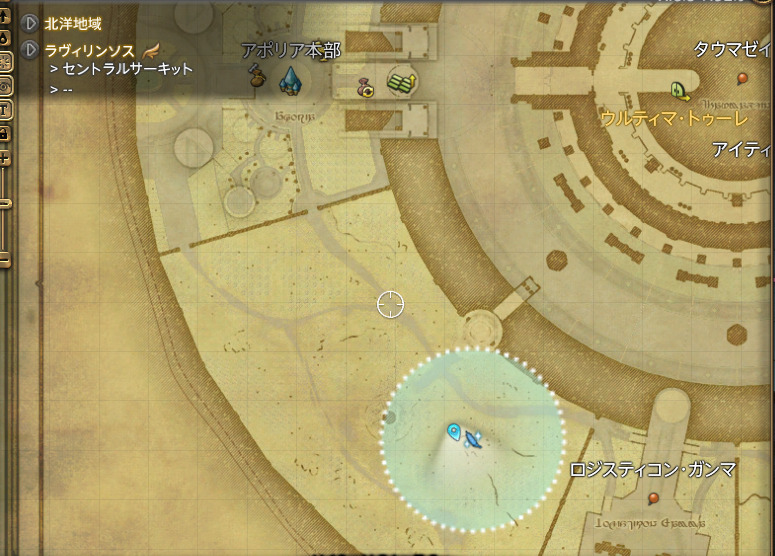Click the orange pin below ロジスティコン・ガンマ
The width and height of the screenshot is (775, 556).
tap(653, 498)
